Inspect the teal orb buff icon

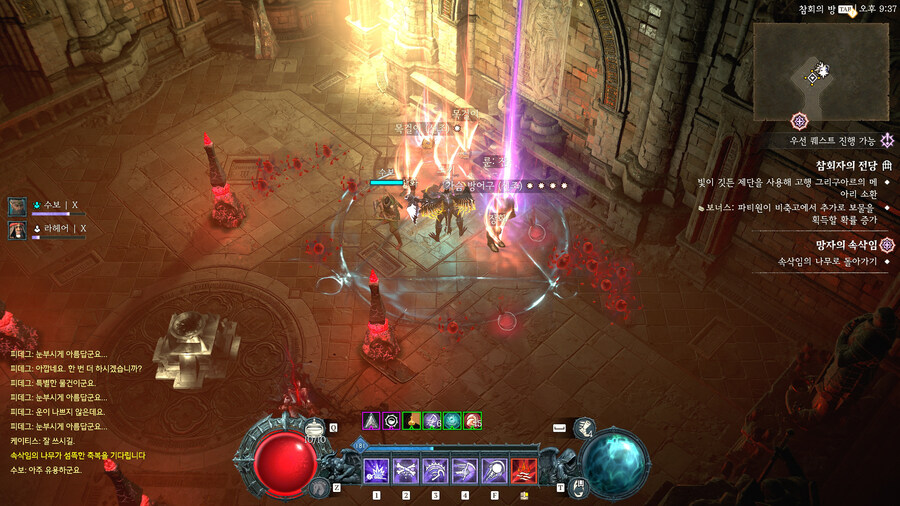(453, 421)
